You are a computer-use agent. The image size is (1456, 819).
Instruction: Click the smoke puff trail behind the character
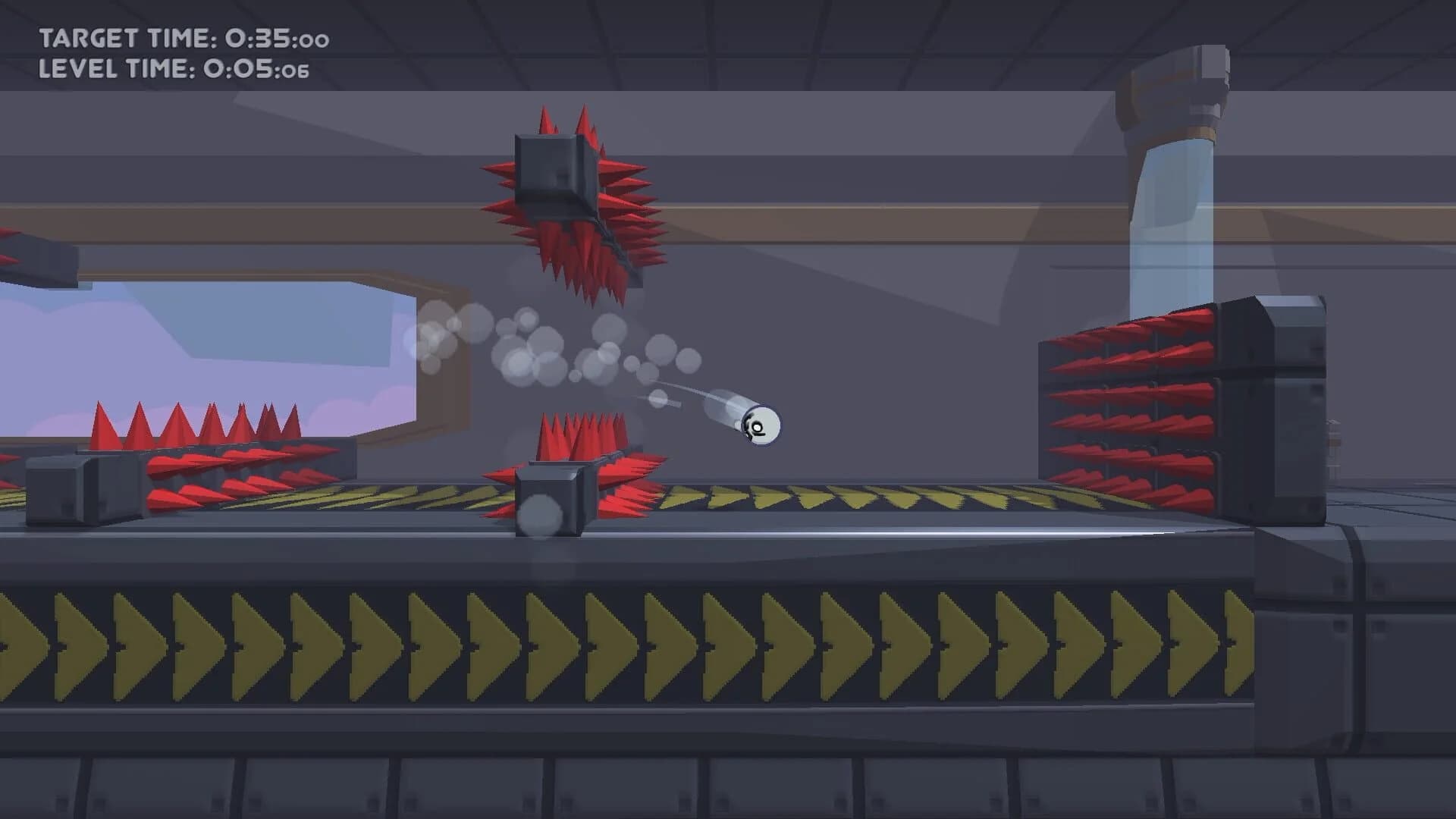(531, 356)
